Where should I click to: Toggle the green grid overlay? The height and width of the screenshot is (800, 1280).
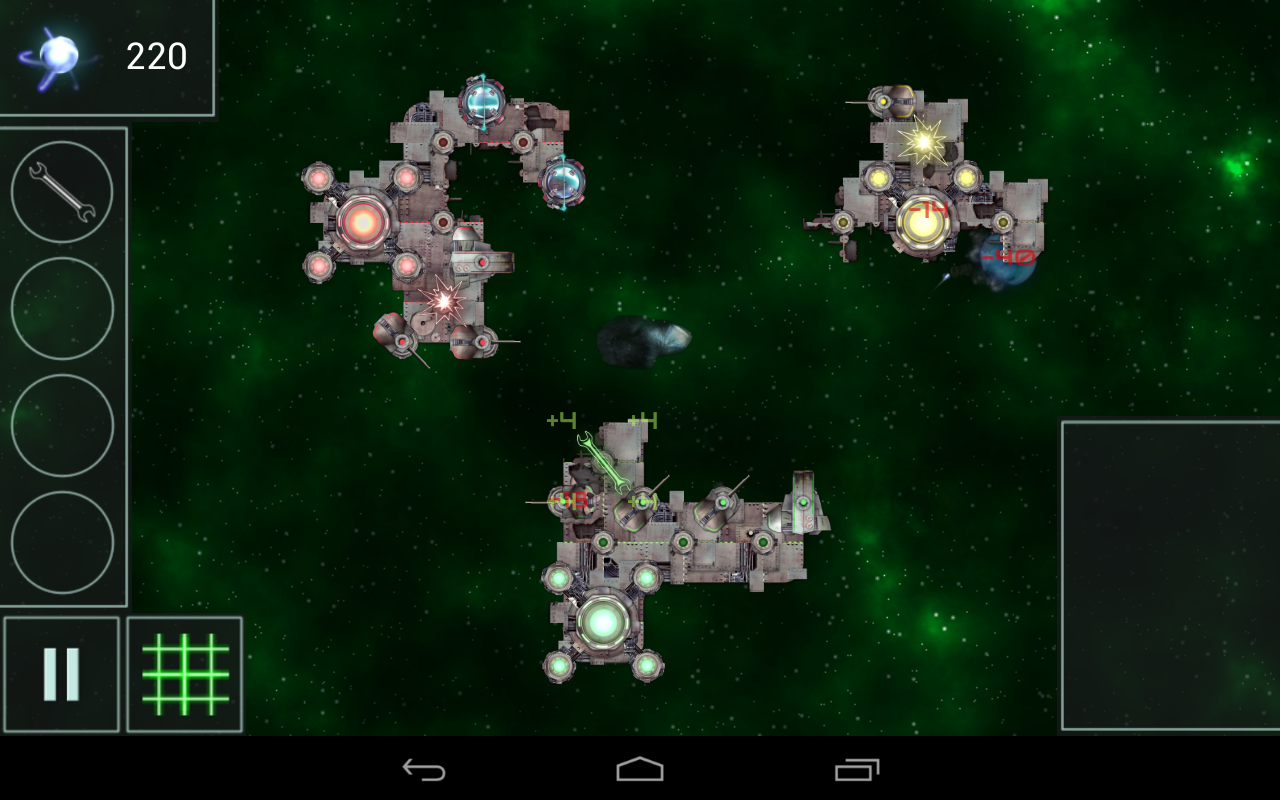(184, 671)
